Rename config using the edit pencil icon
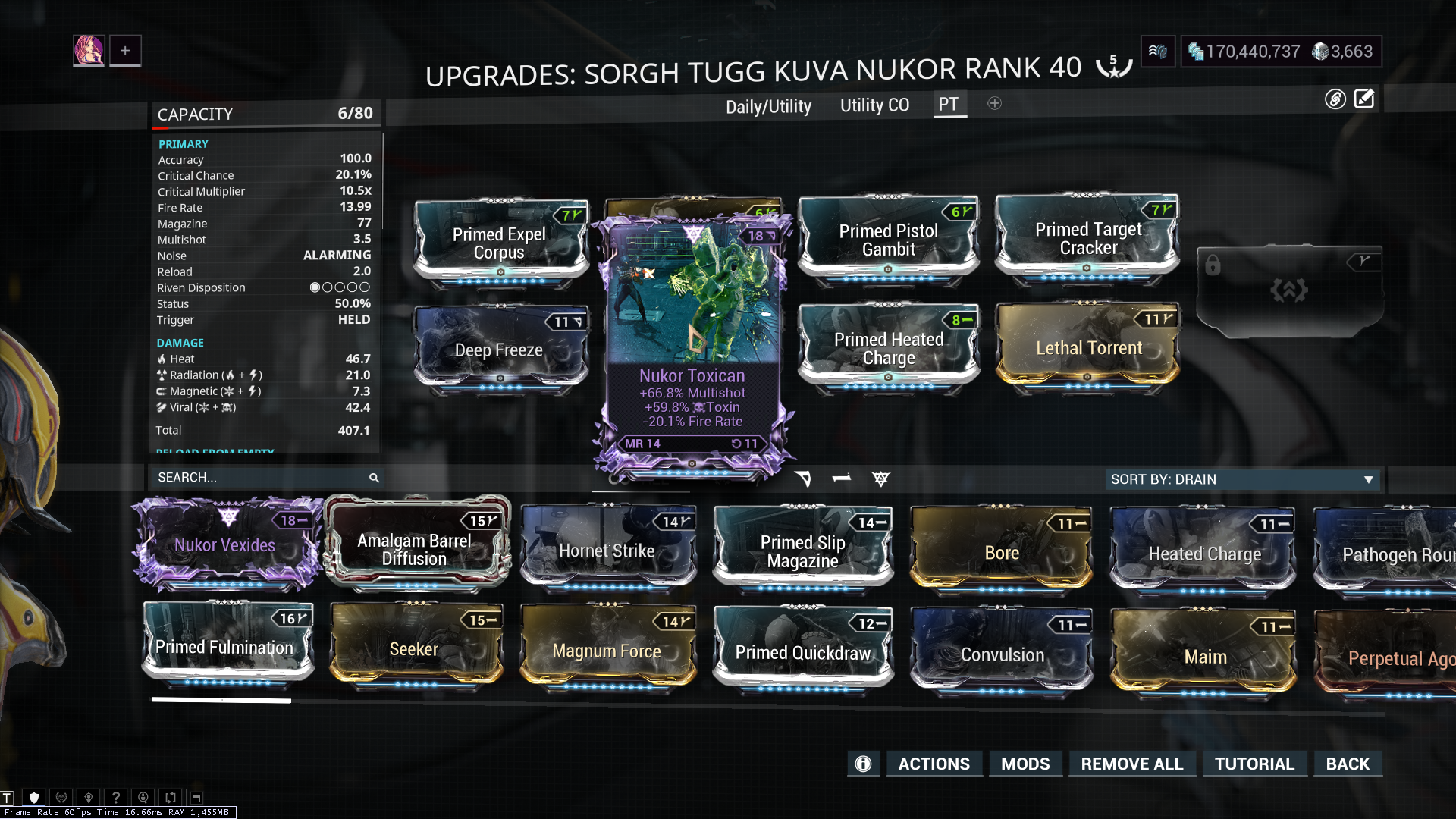The image size is (1456, 819). click(1364, 99)
